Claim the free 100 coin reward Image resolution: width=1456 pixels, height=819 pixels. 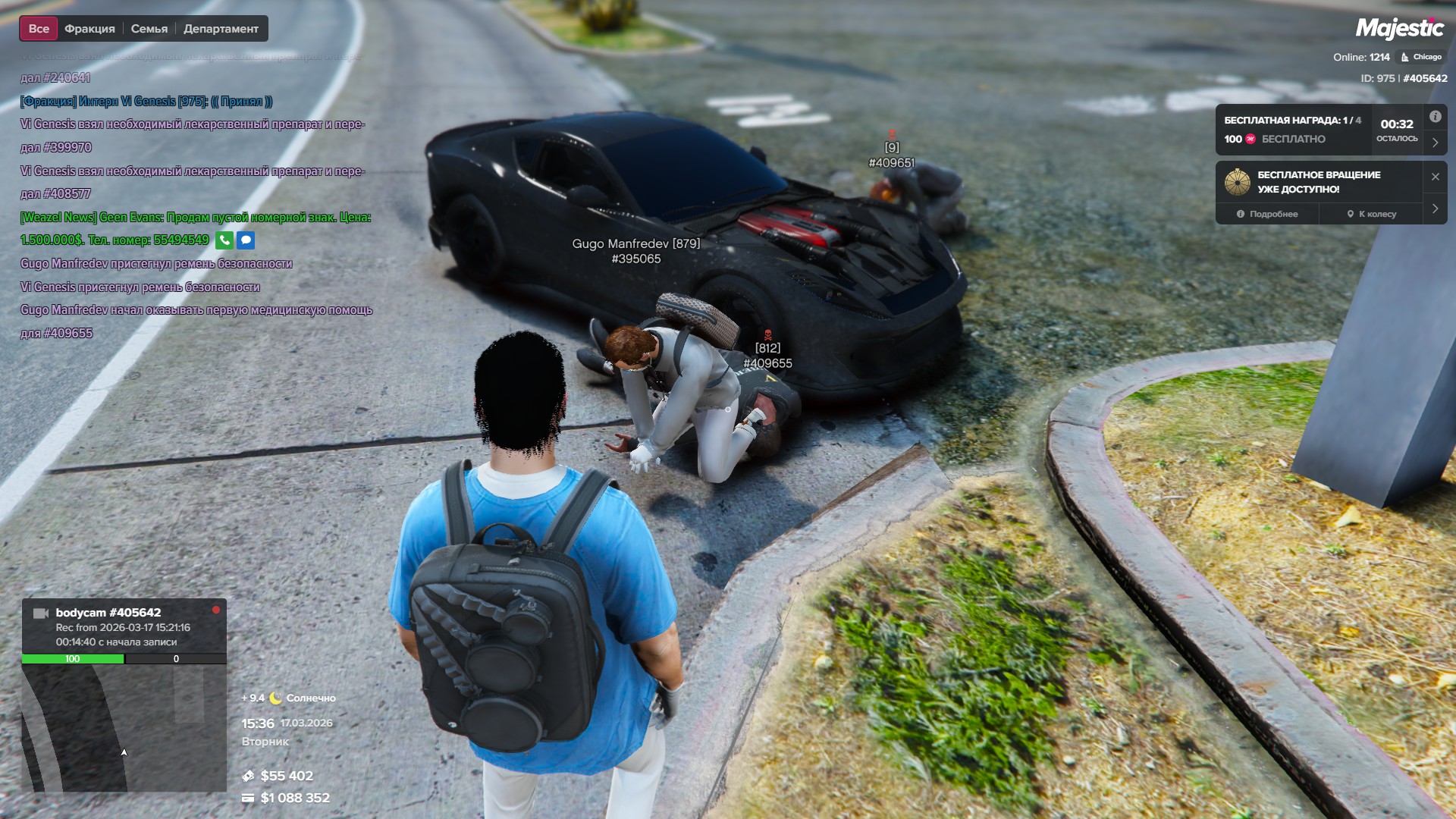pos(1275,139)
